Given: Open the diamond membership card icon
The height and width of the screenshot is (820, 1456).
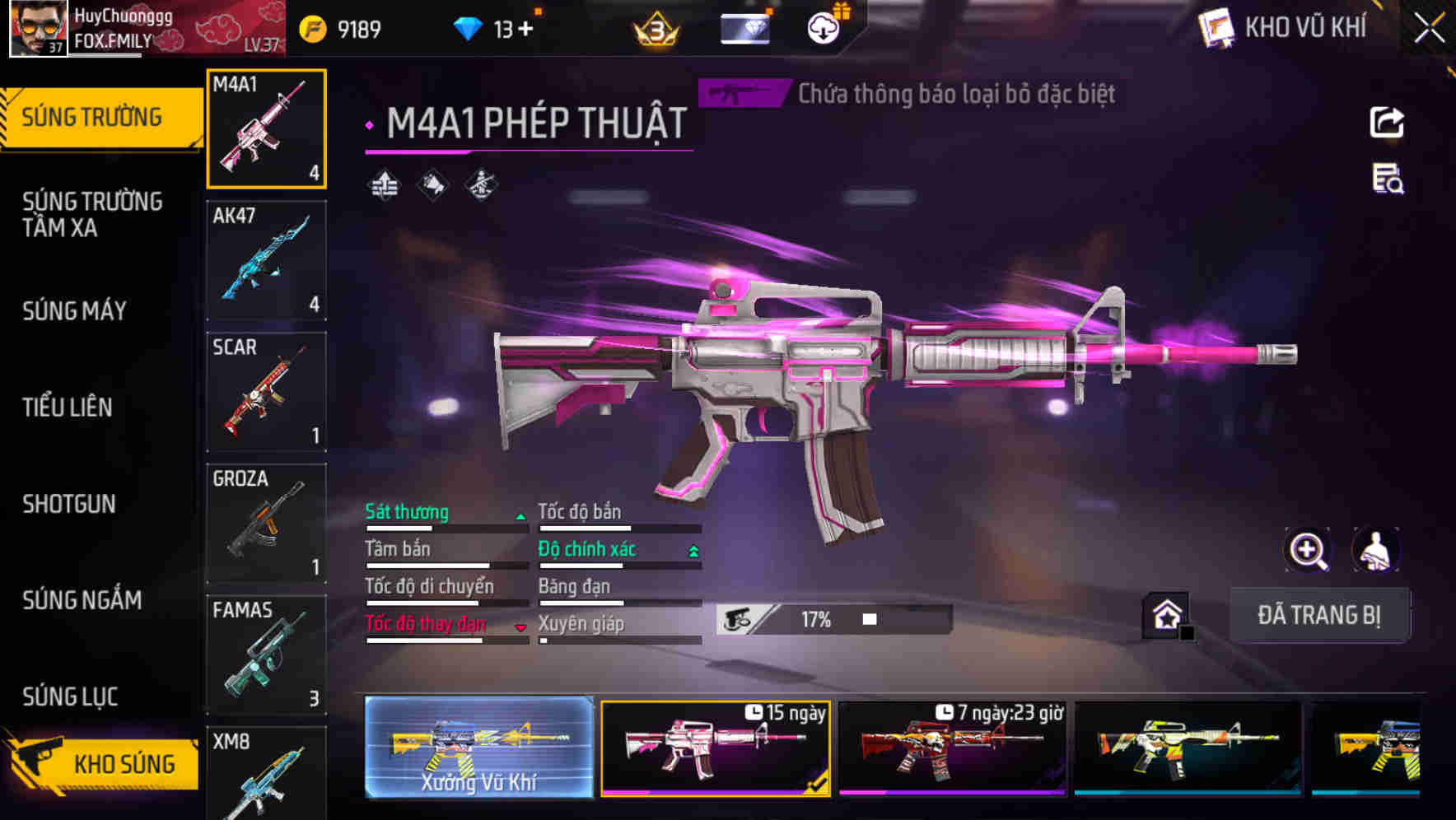Looking at the screenshot, I should tap(744, 27).
